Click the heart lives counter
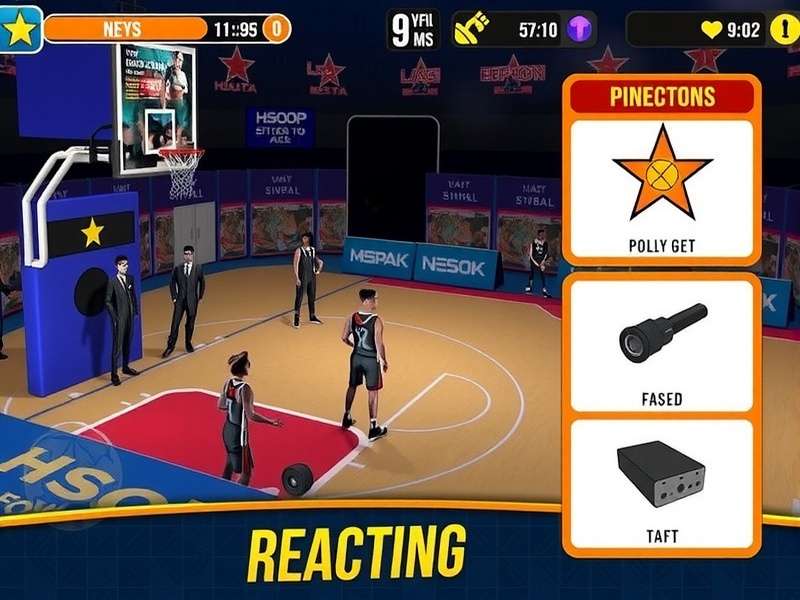Screen dimensions: 800x600 point(732,30)
